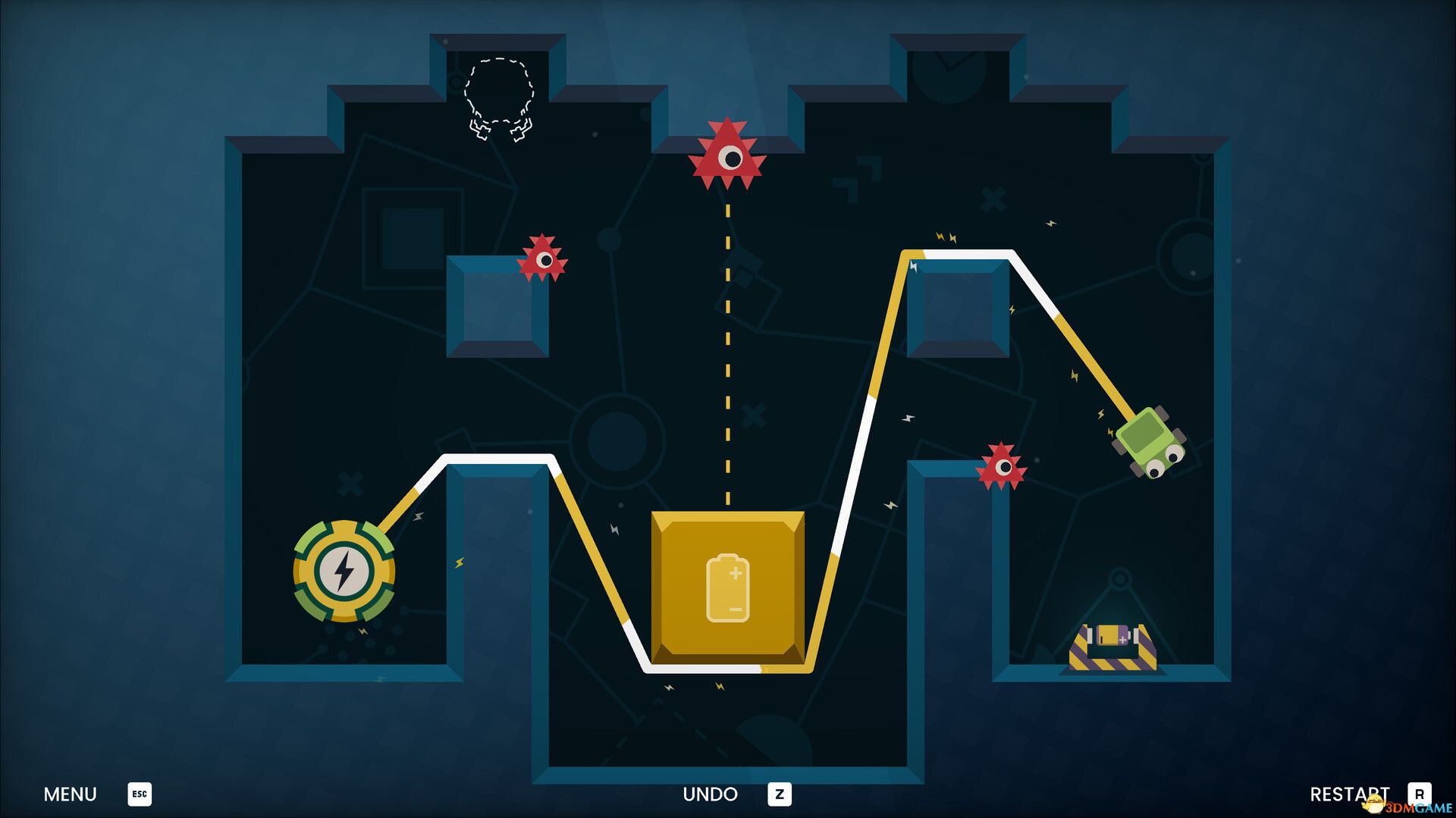Click the yellow battery block

tap(728, 588)
